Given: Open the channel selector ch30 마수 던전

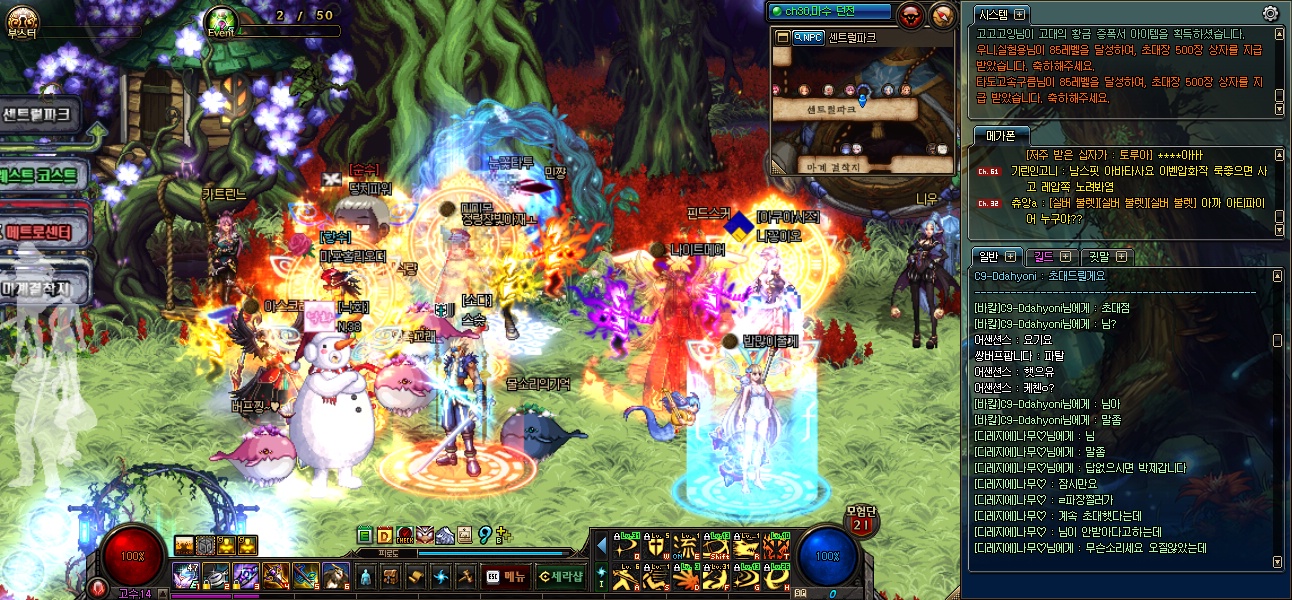Looking at the screenshot, I should (829, 12).
